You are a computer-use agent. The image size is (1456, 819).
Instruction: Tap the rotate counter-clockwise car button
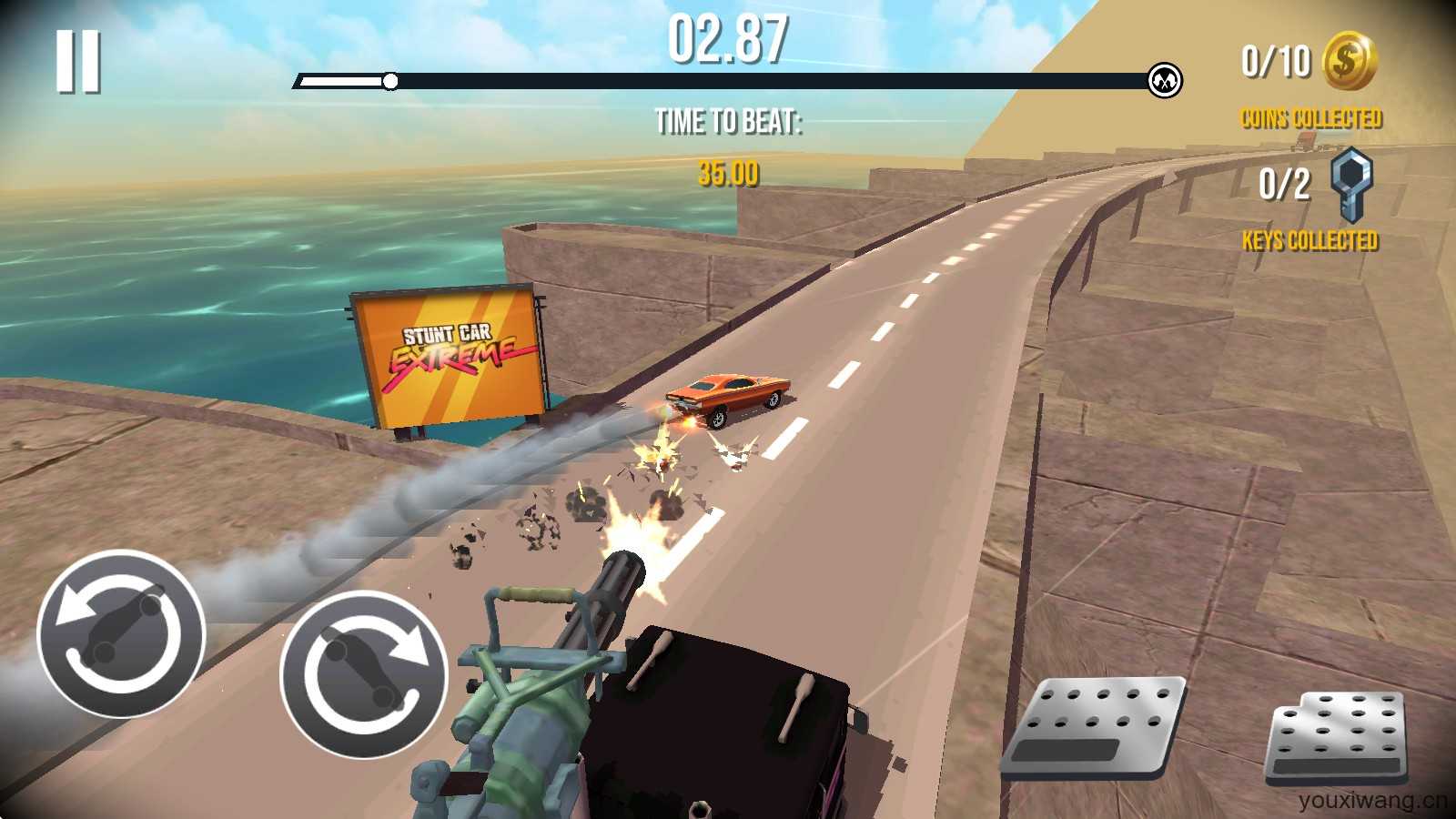point(121,633)
